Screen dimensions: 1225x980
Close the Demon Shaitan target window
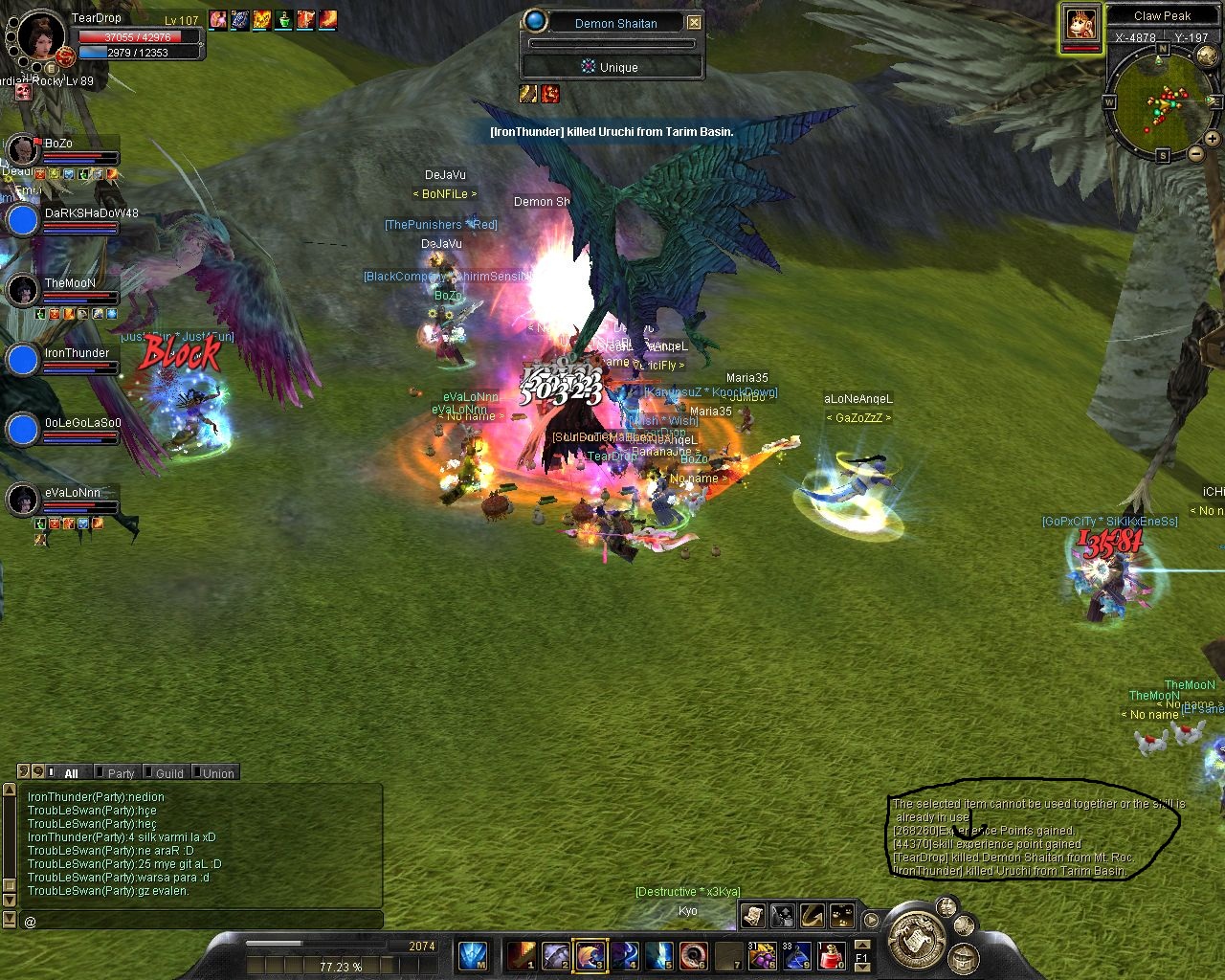695,23
